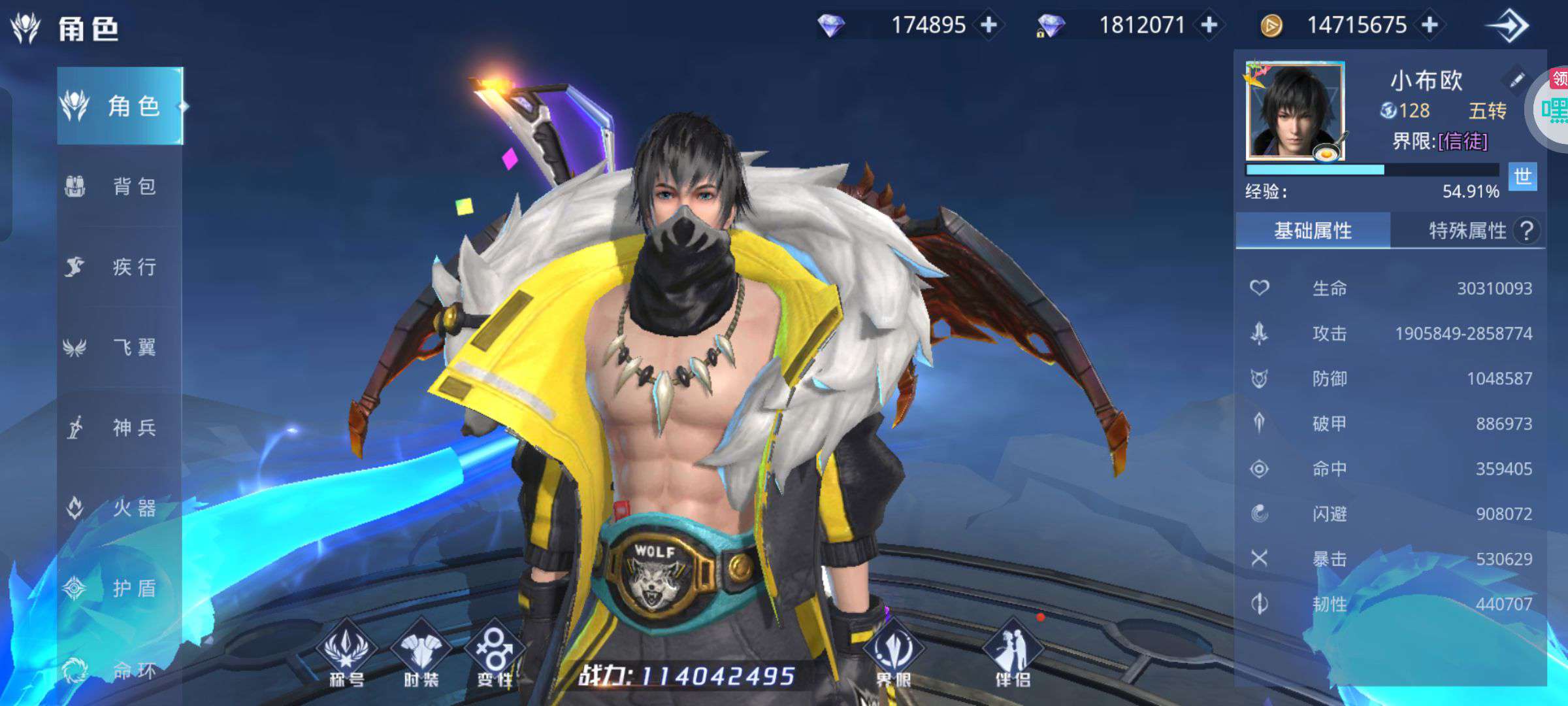
Task: Click the 世 button beside experience bar
Action: coord(1522,176)
